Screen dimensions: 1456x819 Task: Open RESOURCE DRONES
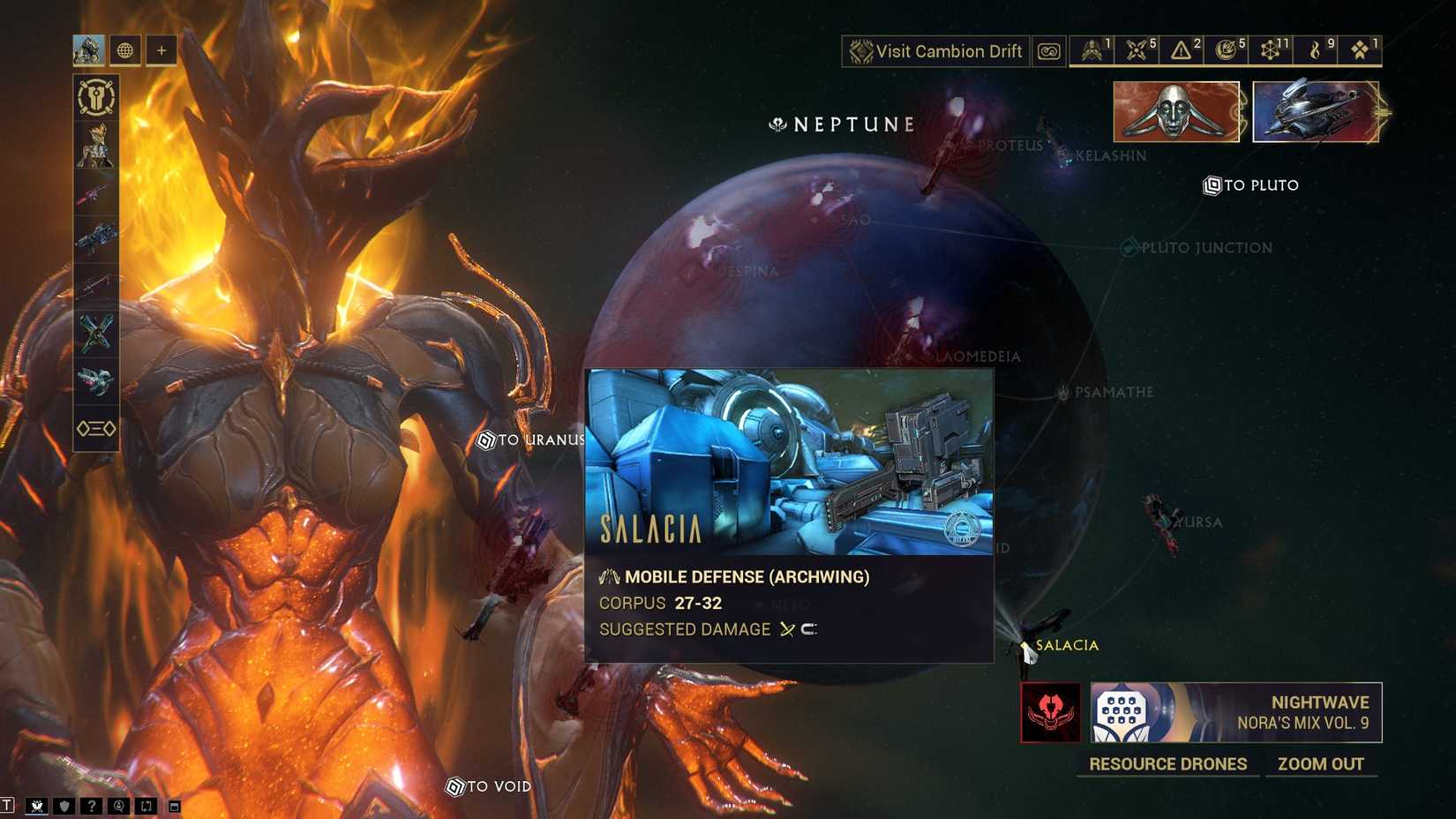1167,764
